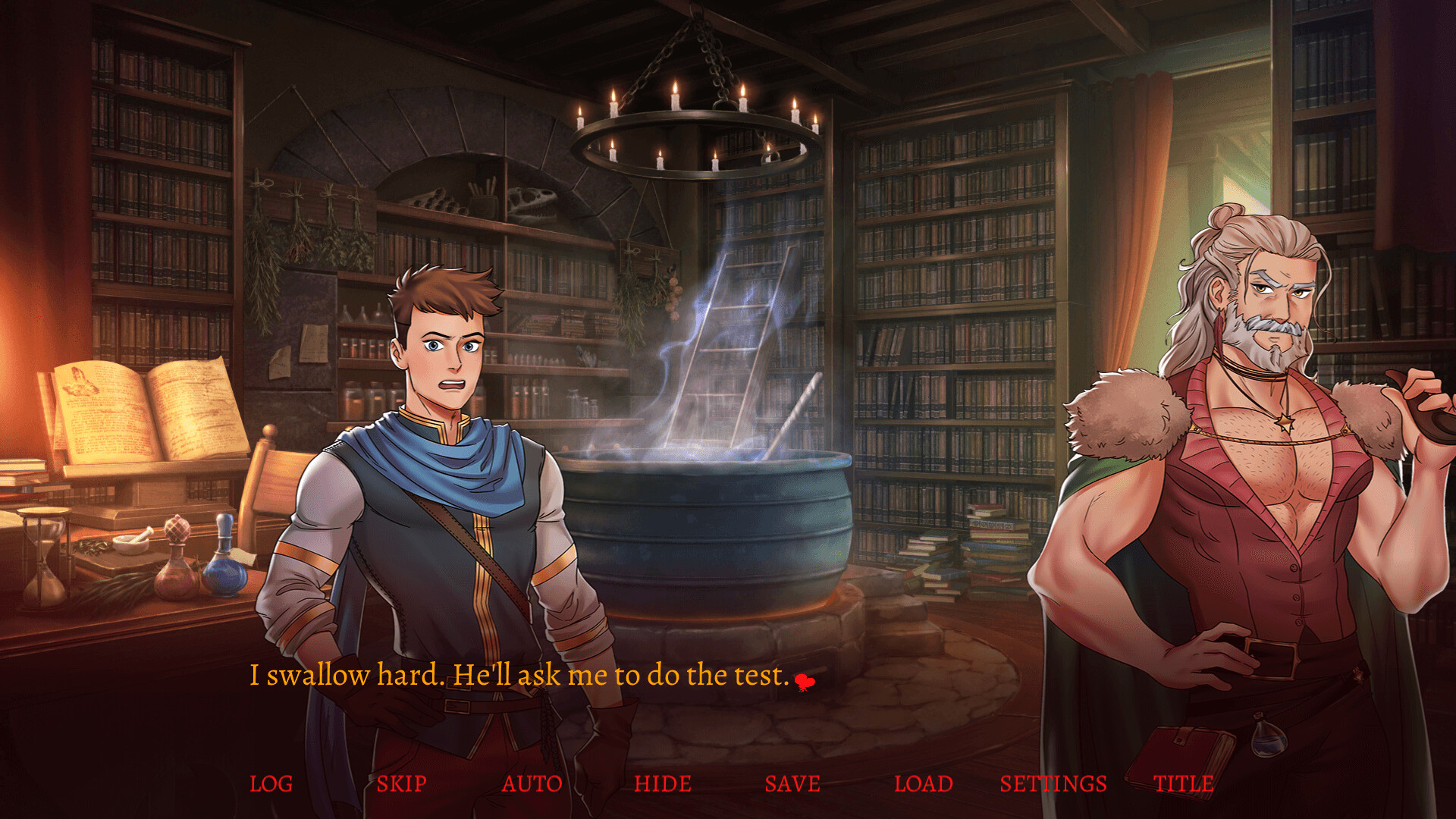Open the dialogue history with LOG

pos(271,784)
